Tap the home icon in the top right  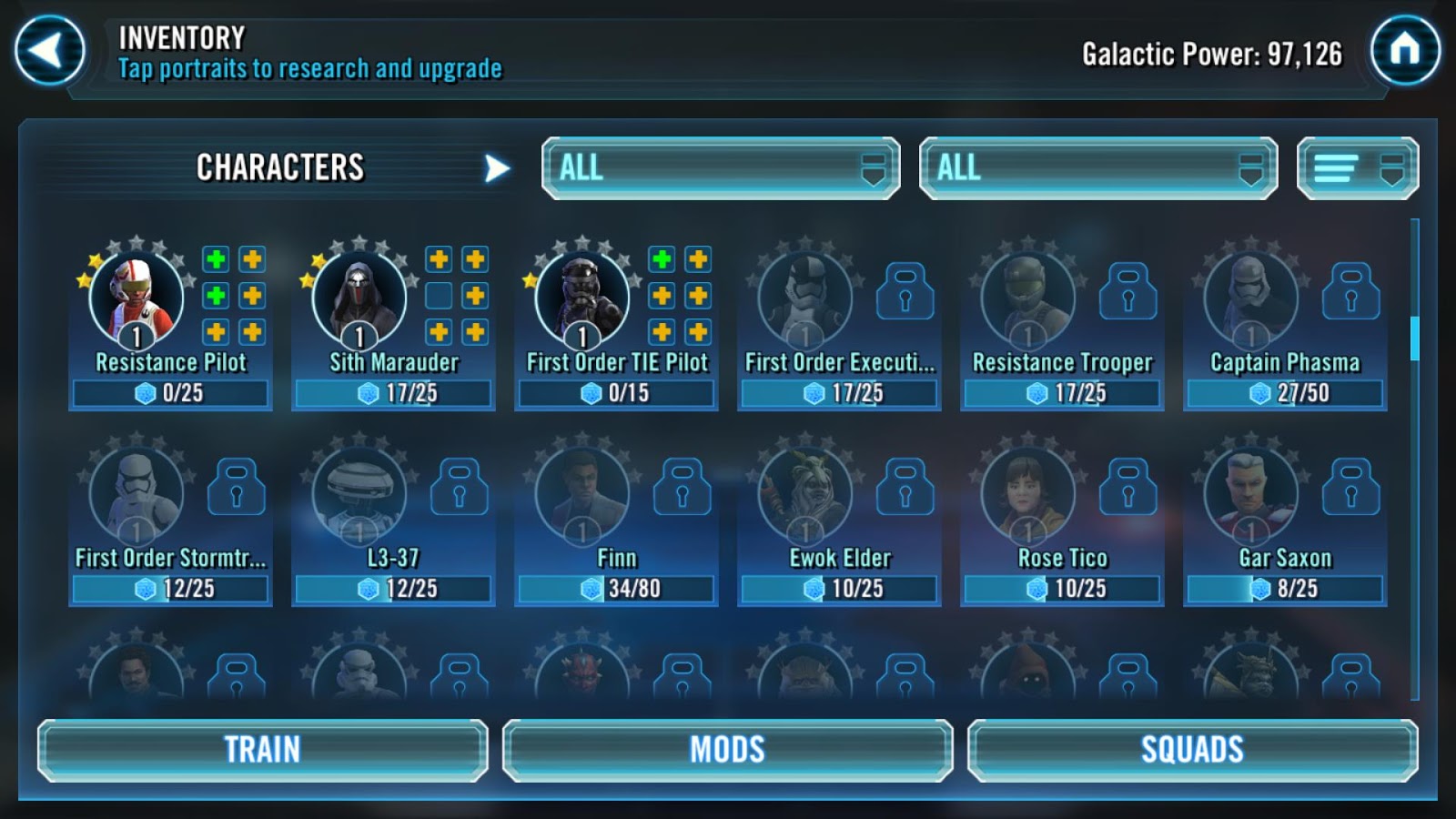coord(1406,50)
